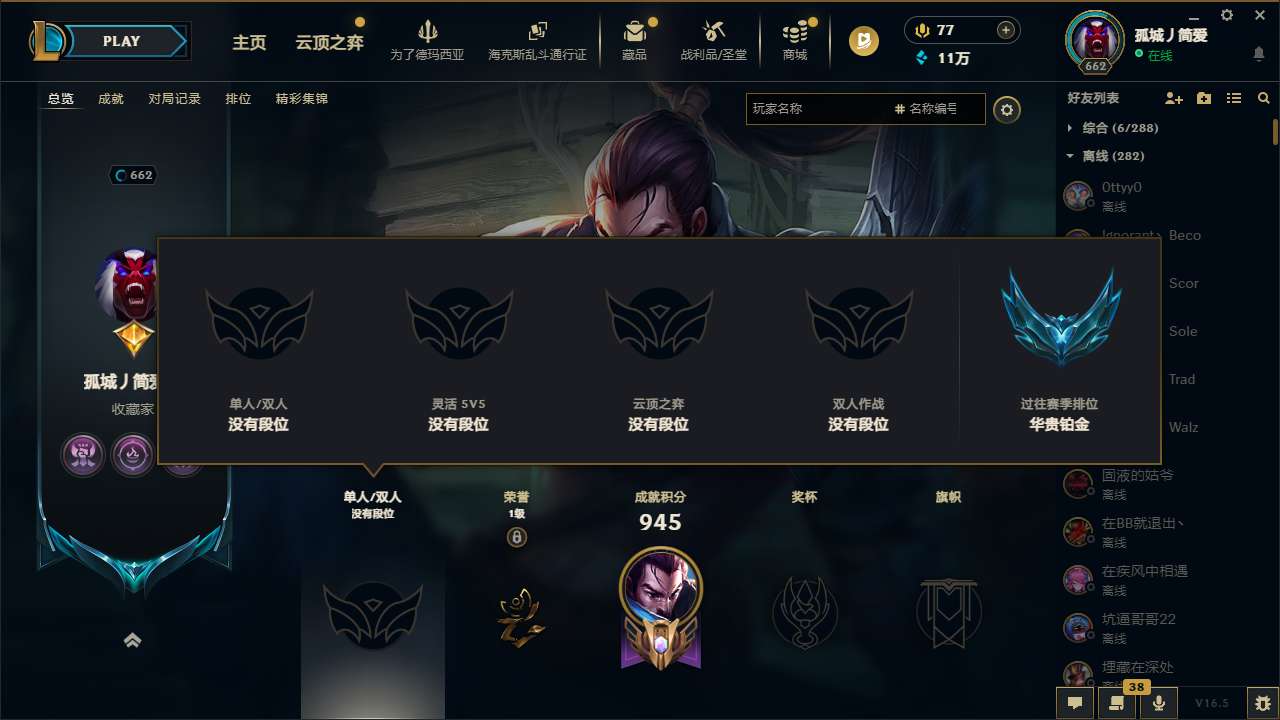Open the 为了德玛西亚 event trident icon
Image resolution: width=1280 pixels, height=720 pixels.
pyautogui.click(x=429, y=33)
